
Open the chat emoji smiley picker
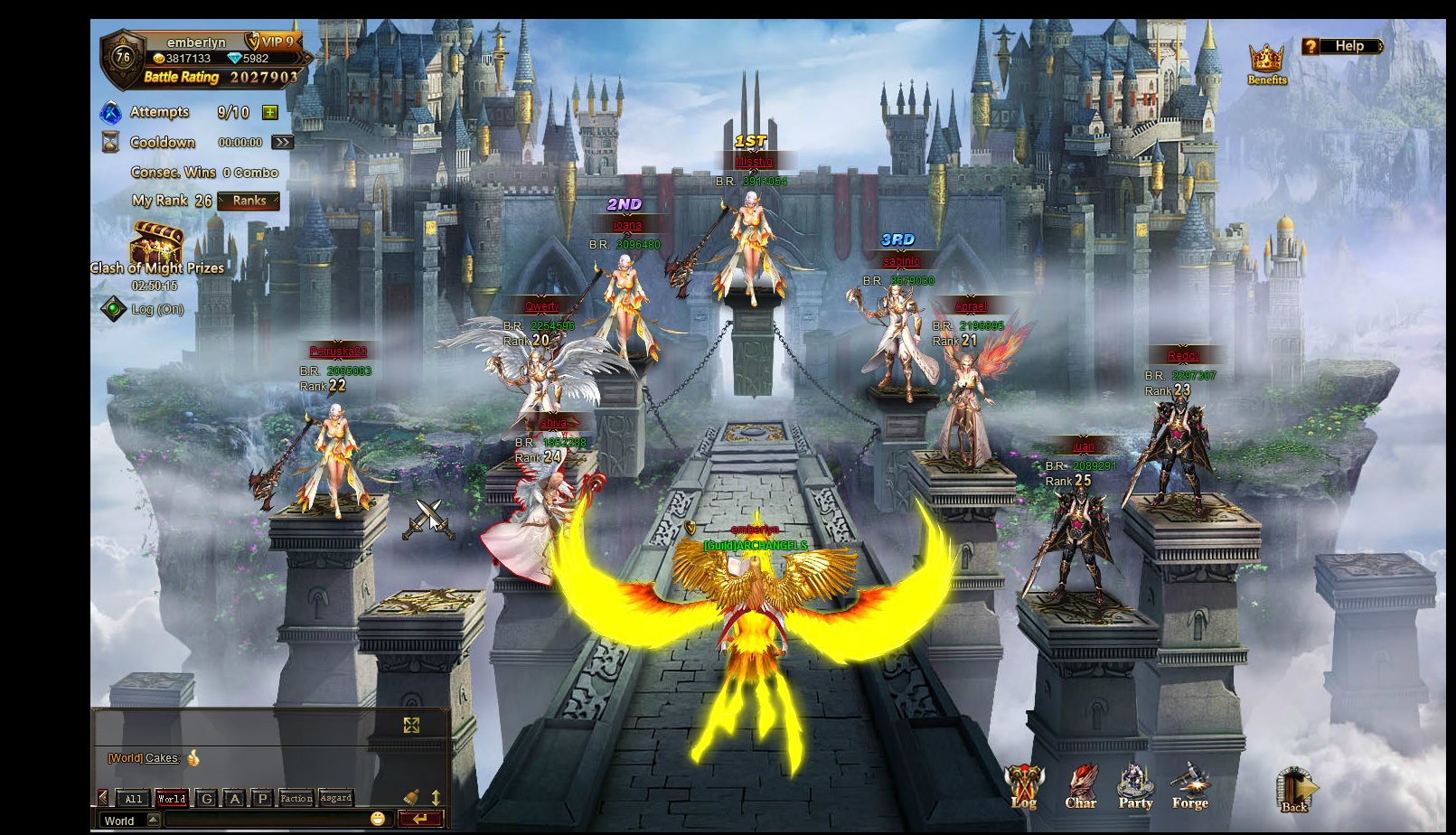point(378,819)
